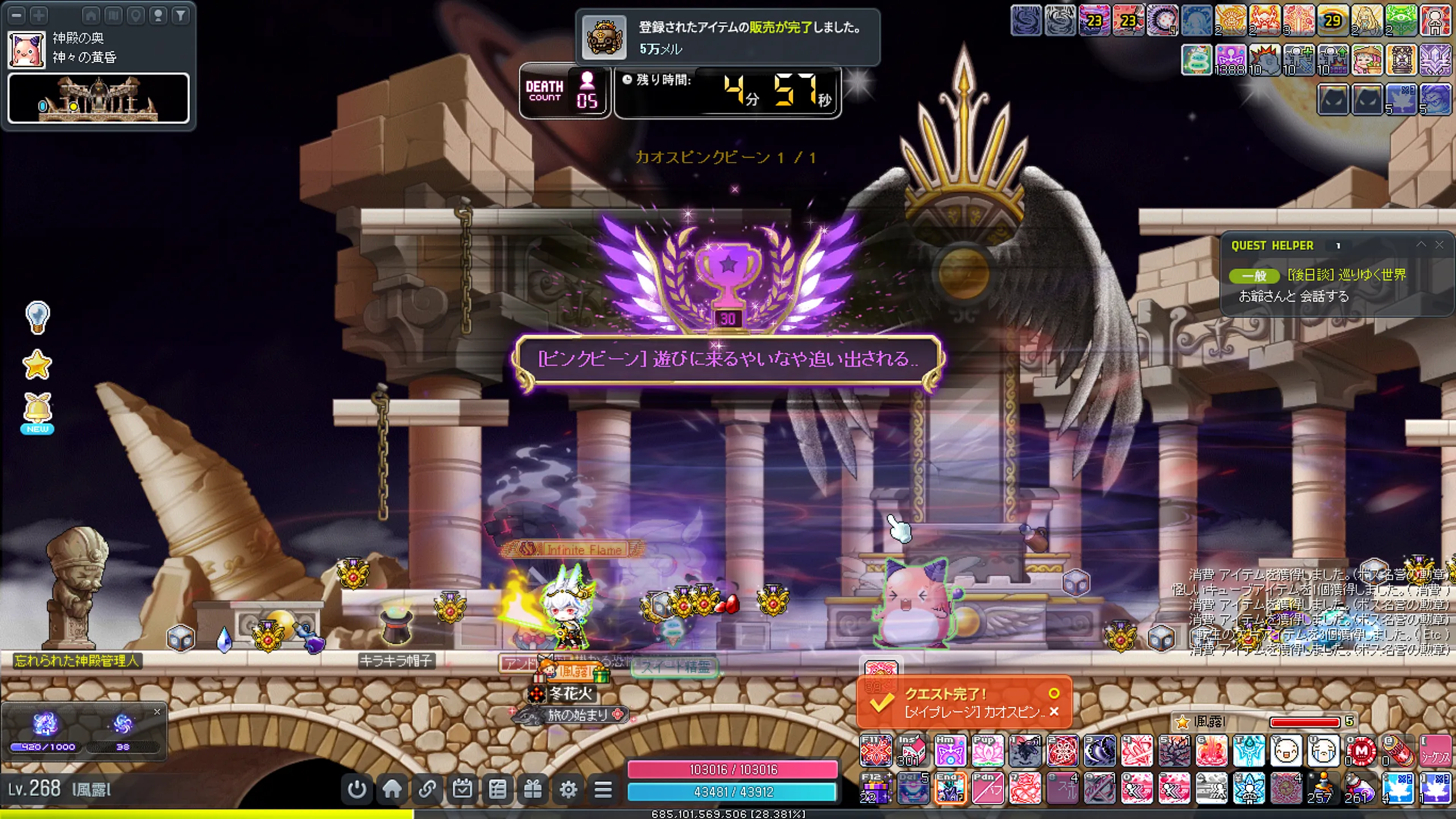The width and height of the screenshot is (1456, 819).
Task: Open the world map from minimap toolbar
Action: click(113, 15)
